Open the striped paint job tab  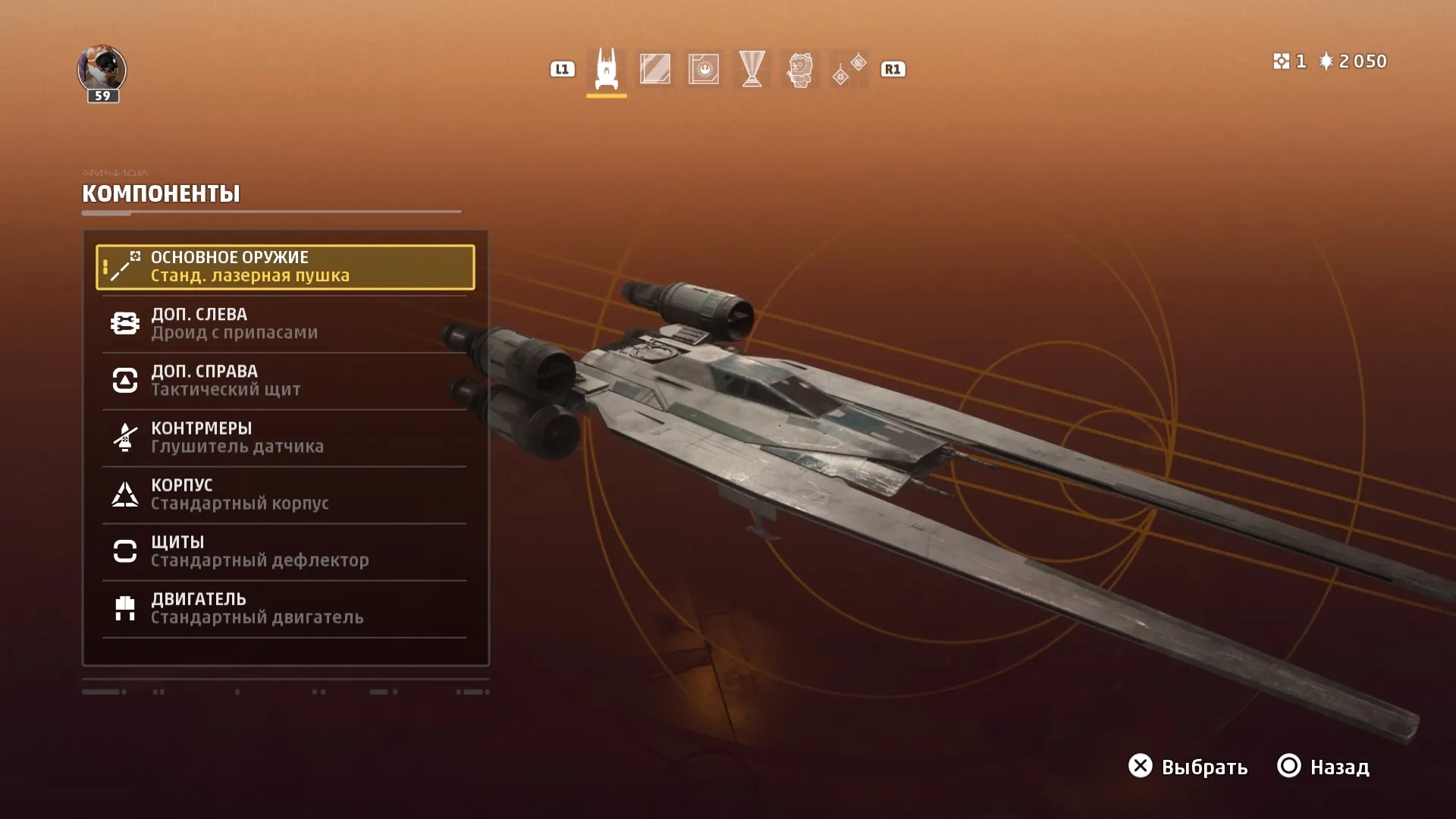pyautogui.click(x=654, y=69)
